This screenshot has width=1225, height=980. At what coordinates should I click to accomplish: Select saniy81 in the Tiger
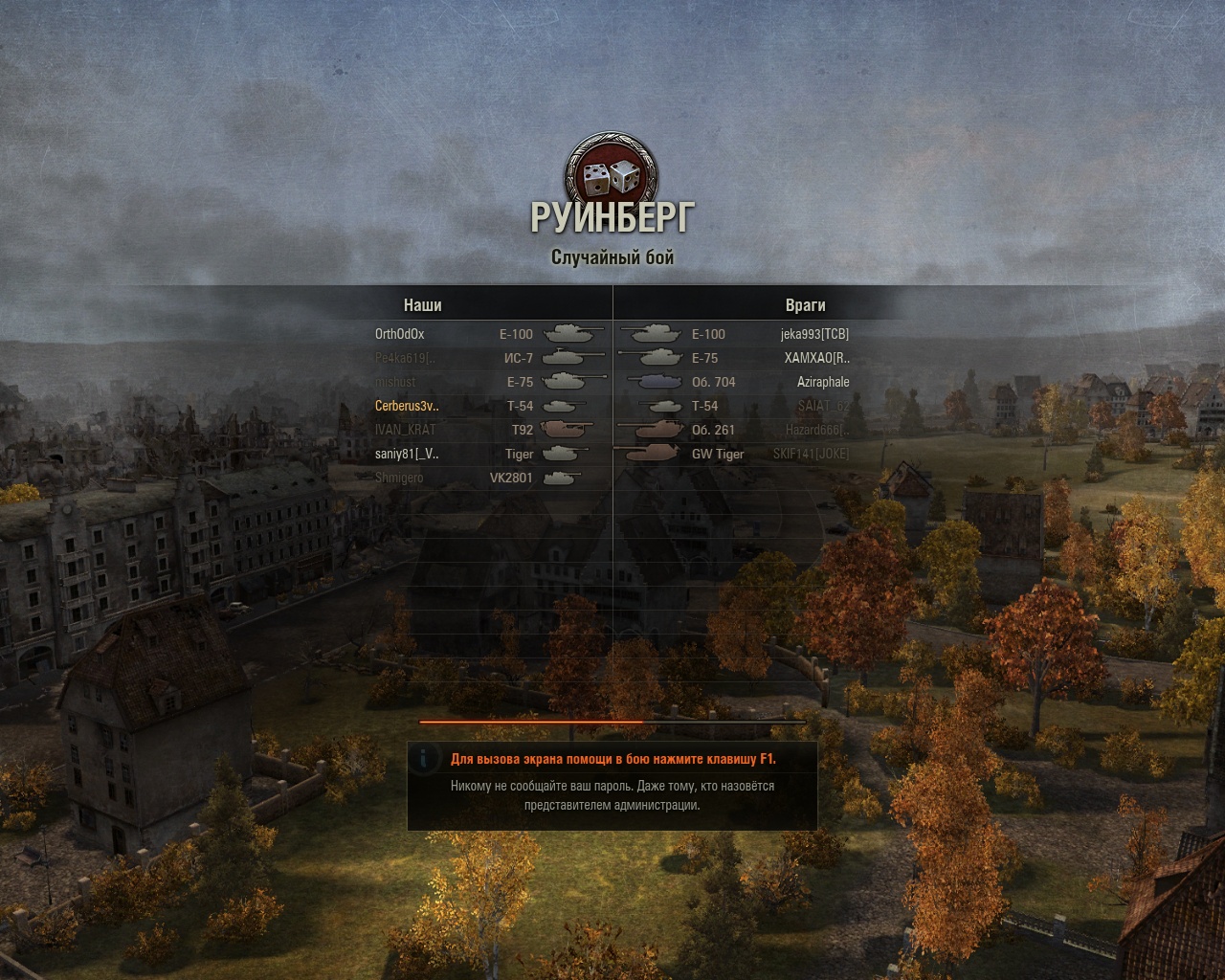(x=407, y=454)
